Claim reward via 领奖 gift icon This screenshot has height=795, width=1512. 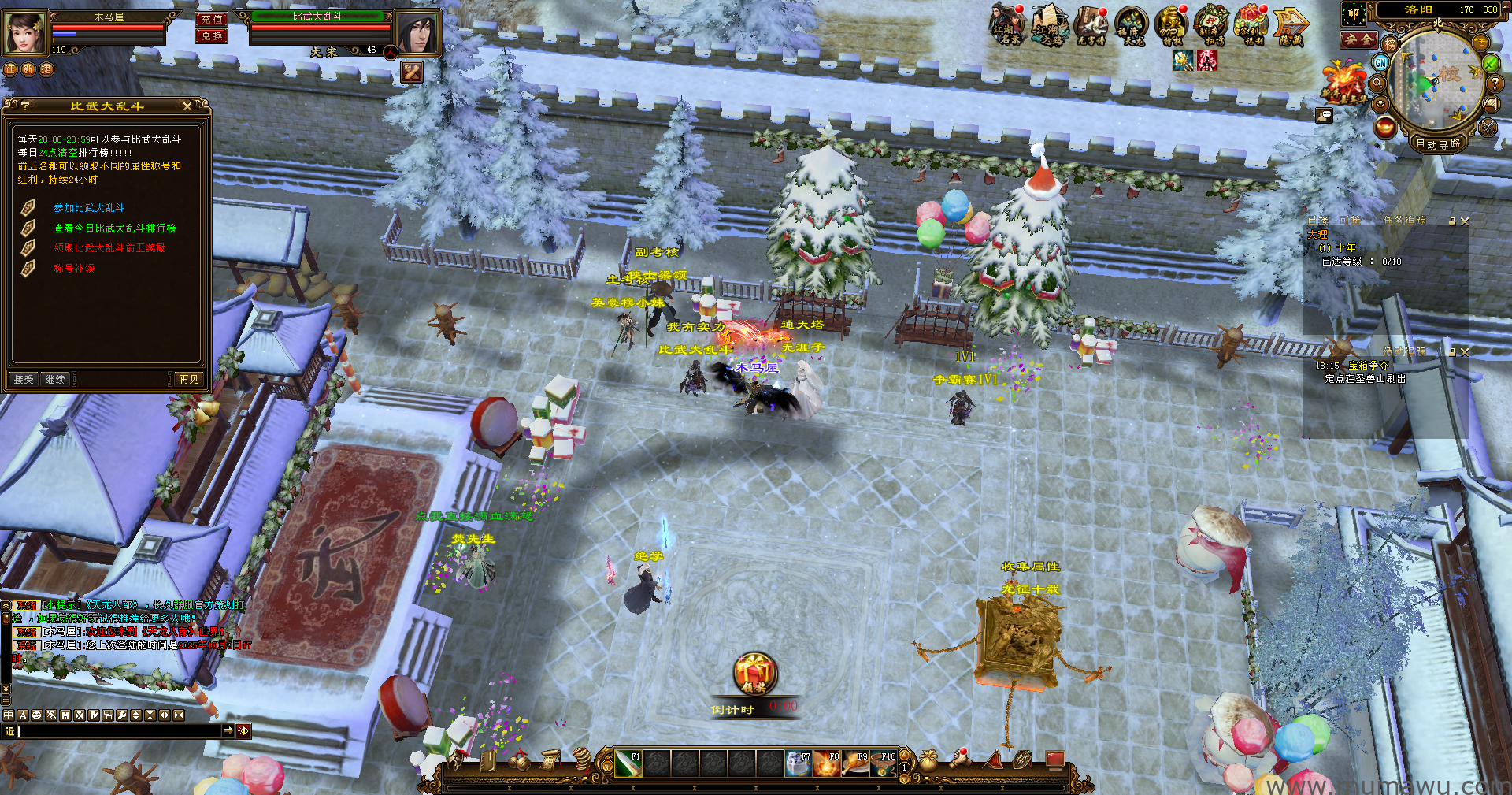[x=754, y=674]
